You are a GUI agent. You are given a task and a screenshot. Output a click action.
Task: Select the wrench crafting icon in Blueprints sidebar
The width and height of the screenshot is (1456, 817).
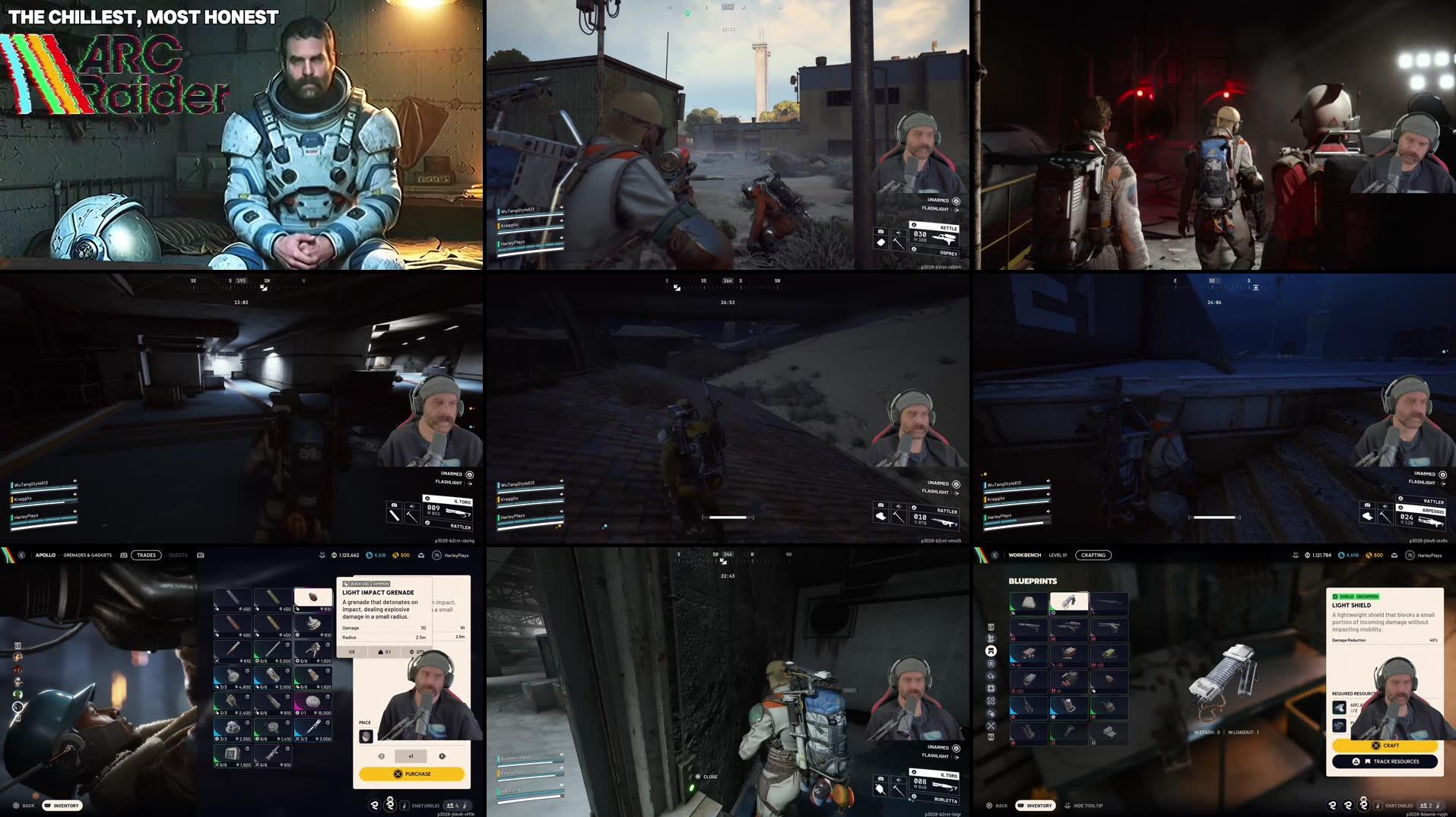[991, 726]
